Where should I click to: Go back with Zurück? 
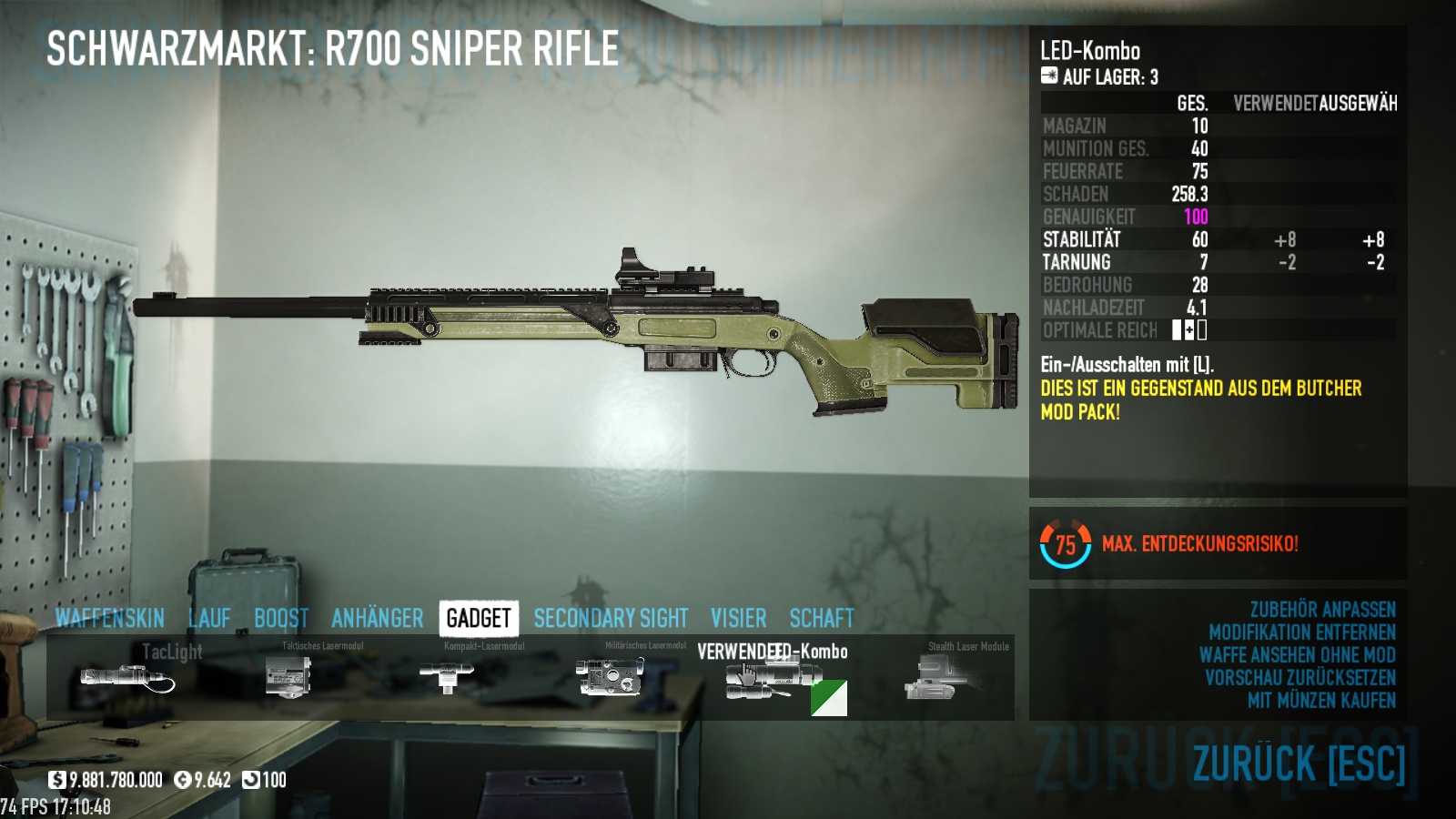1299,763
